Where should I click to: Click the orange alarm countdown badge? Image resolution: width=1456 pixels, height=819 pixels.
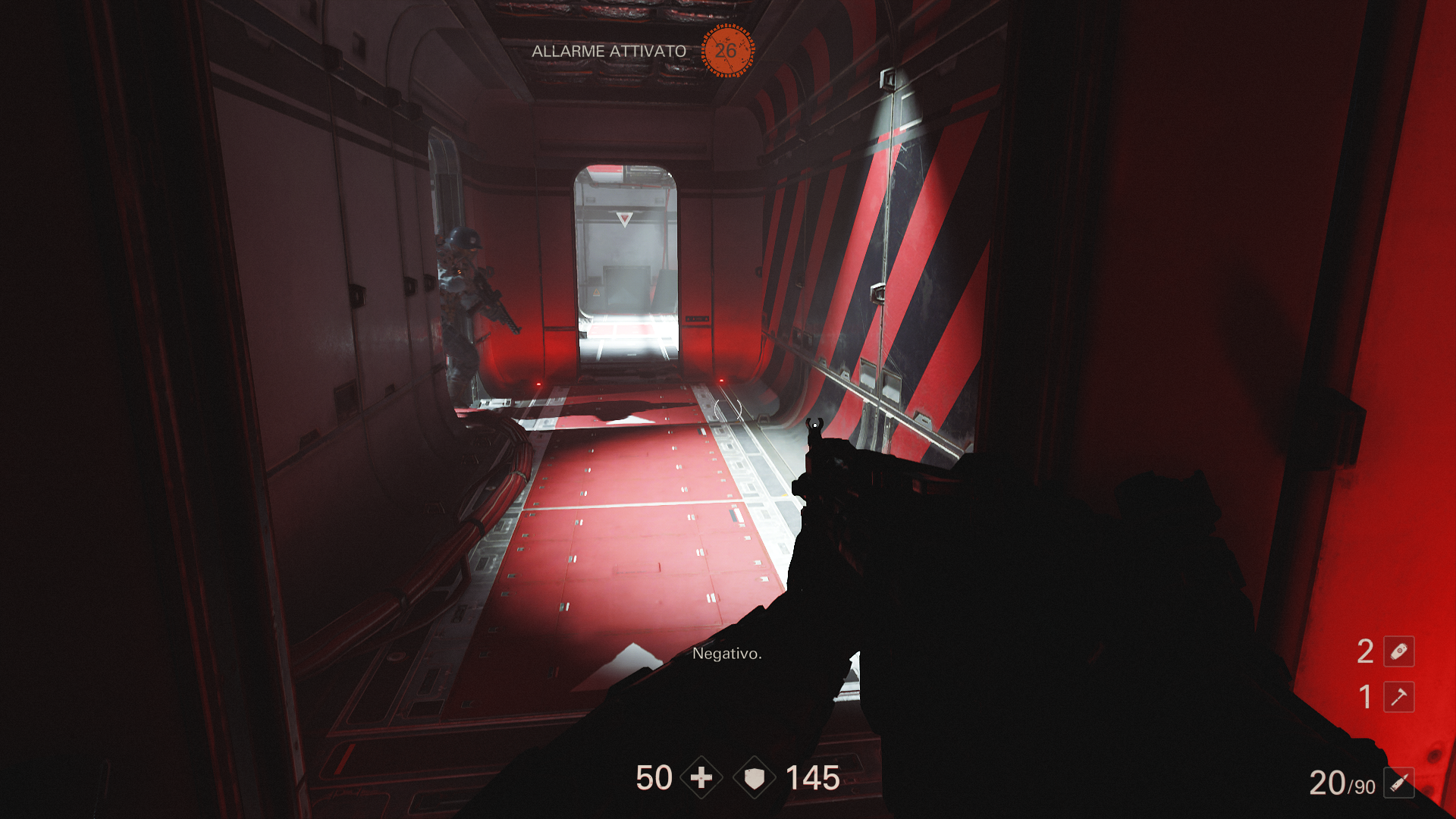point(726,51)
